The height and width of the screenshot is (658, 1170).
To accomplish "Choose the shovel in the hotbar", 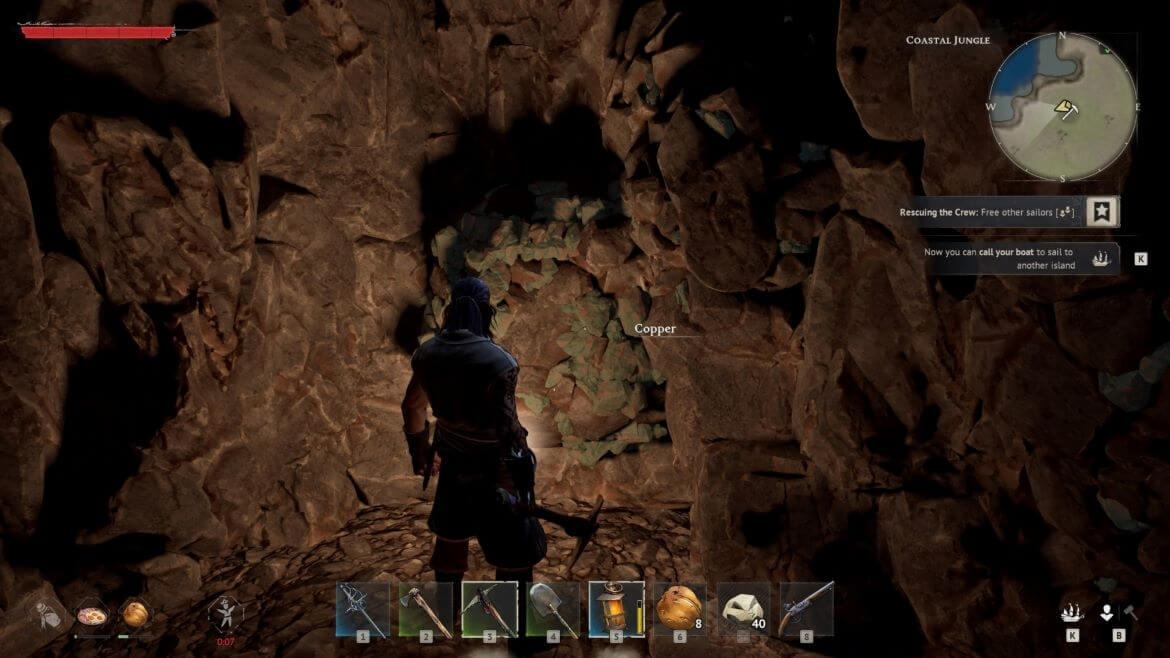I will [553, 609].
